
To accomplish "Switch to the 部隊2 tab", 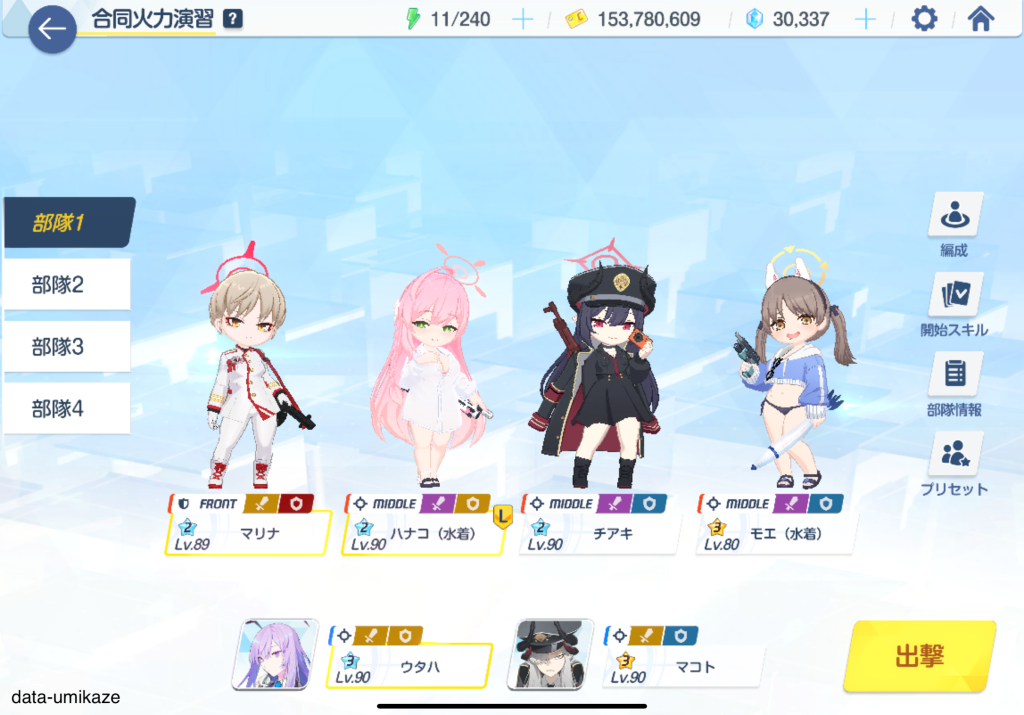I will tap(67, 285).
